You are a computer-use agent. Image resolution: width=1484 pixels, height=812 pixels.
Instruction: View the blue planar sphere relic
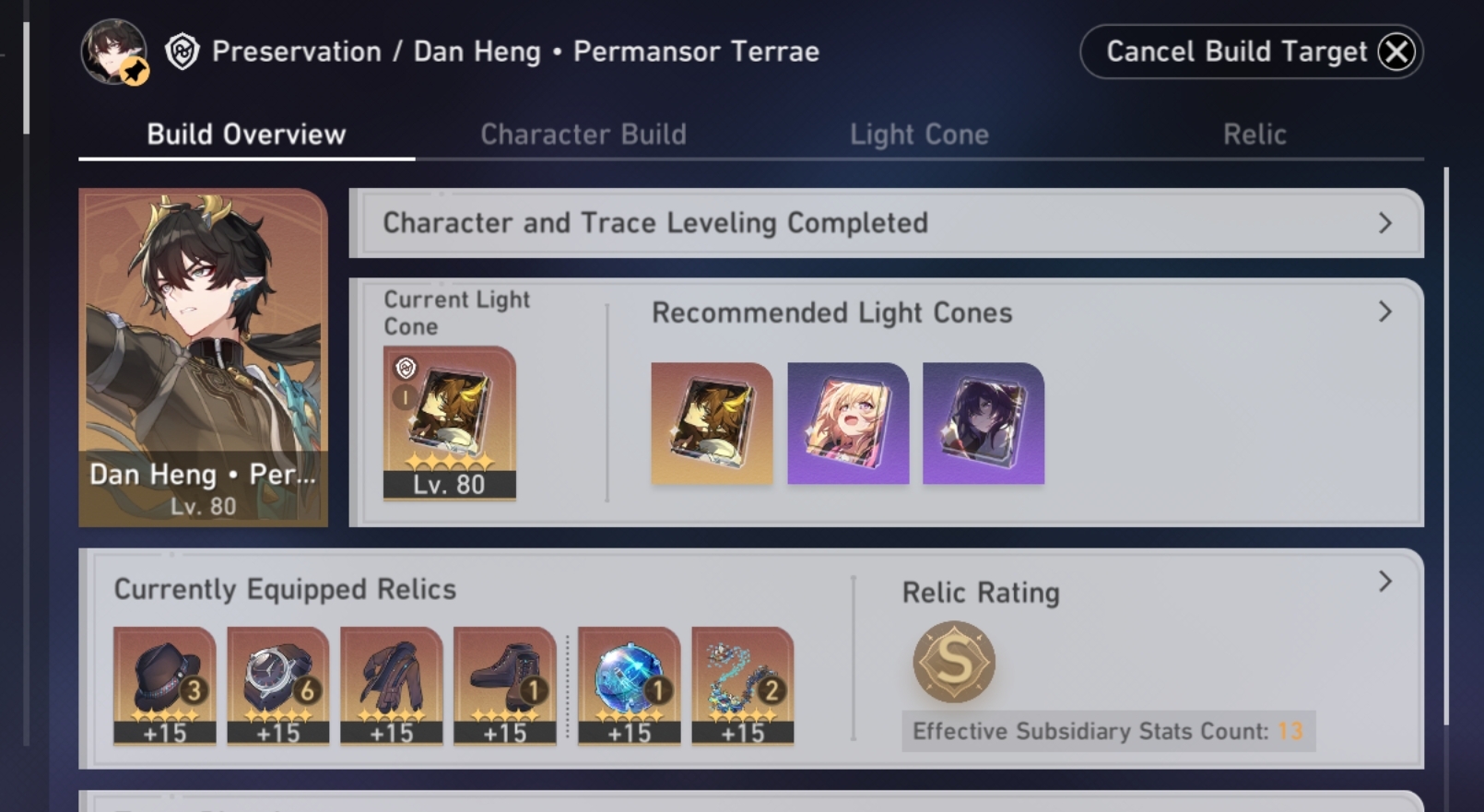point(630,685)
